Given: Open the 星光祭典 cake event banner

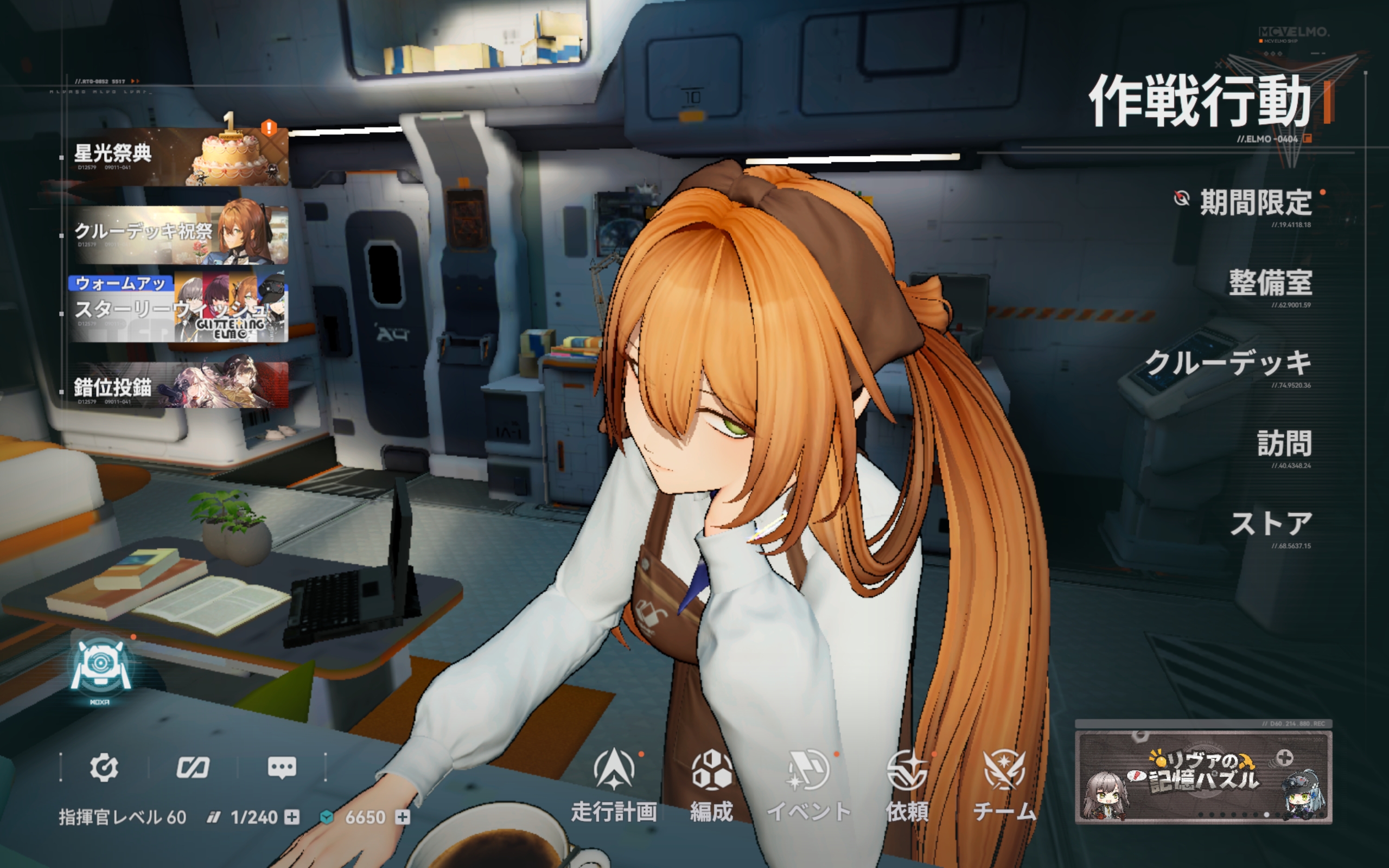Looking at the screenshot, I should (178, 156).
